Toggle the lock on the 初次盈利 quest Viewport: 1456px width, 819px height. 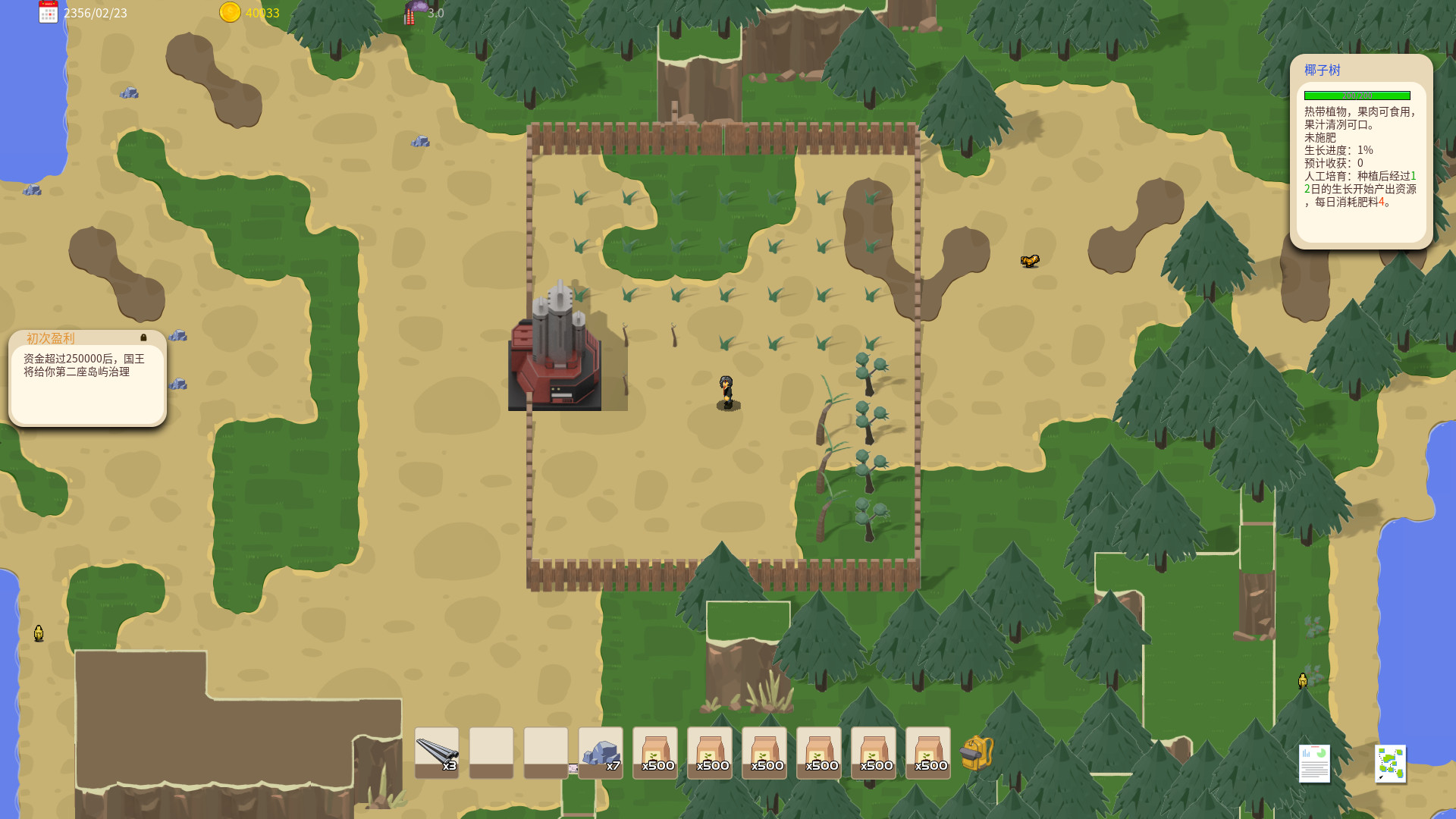pos(143,339)
